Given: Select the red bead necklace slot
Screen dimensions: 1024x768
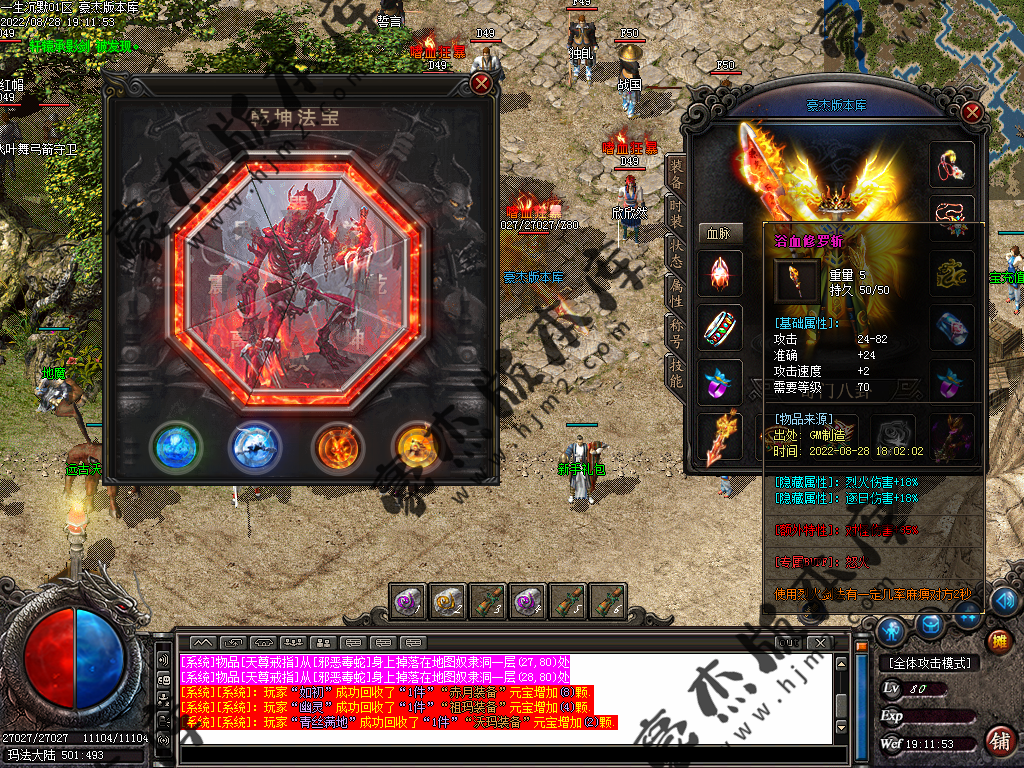Looking at the screenshot, I should (x=952, y=218).
